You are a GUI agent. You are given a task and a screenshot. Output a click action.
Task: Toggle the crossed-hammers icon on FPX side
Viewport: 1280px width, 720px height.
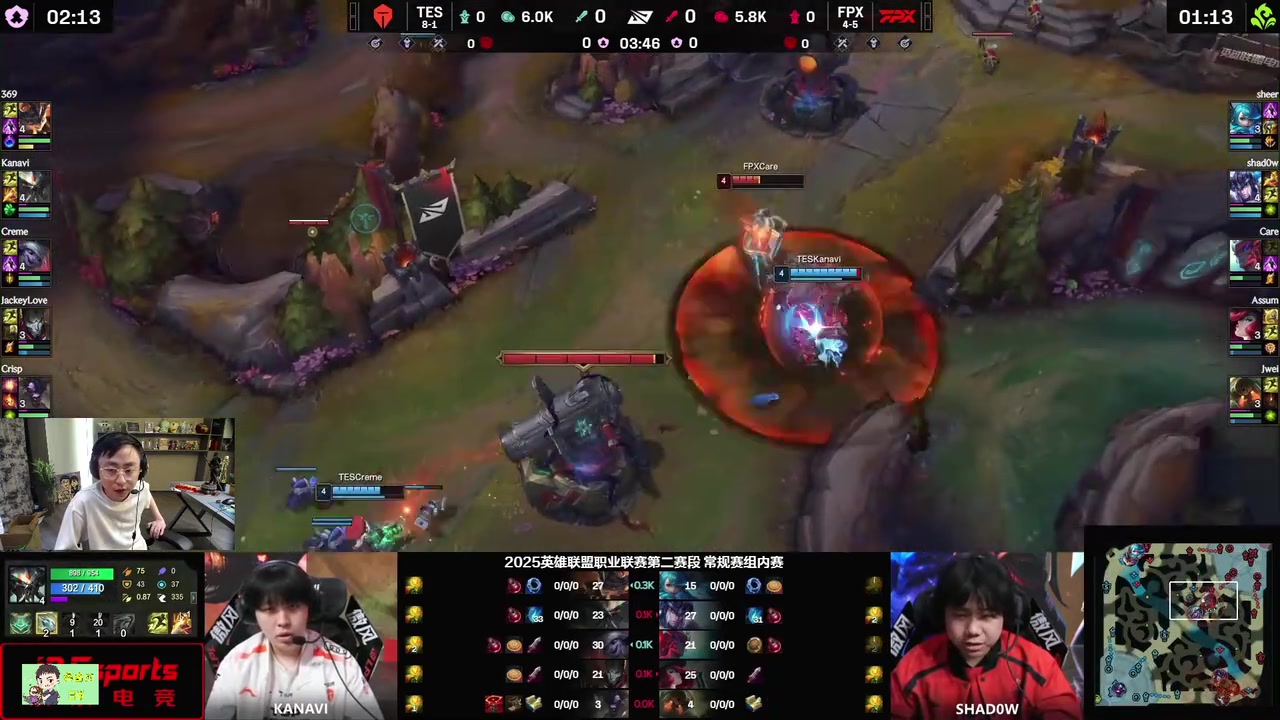[841, 42]
